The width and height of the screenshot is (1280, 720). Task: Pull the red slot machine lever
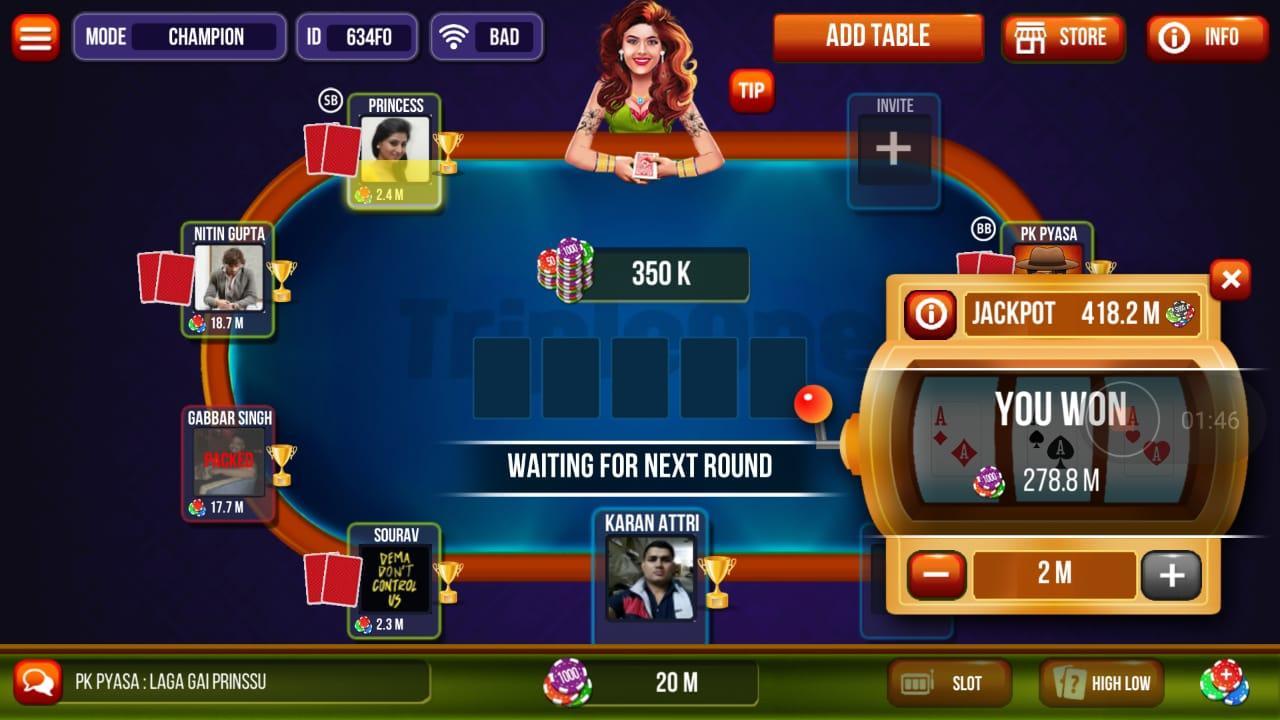click(x=812, y=404)
